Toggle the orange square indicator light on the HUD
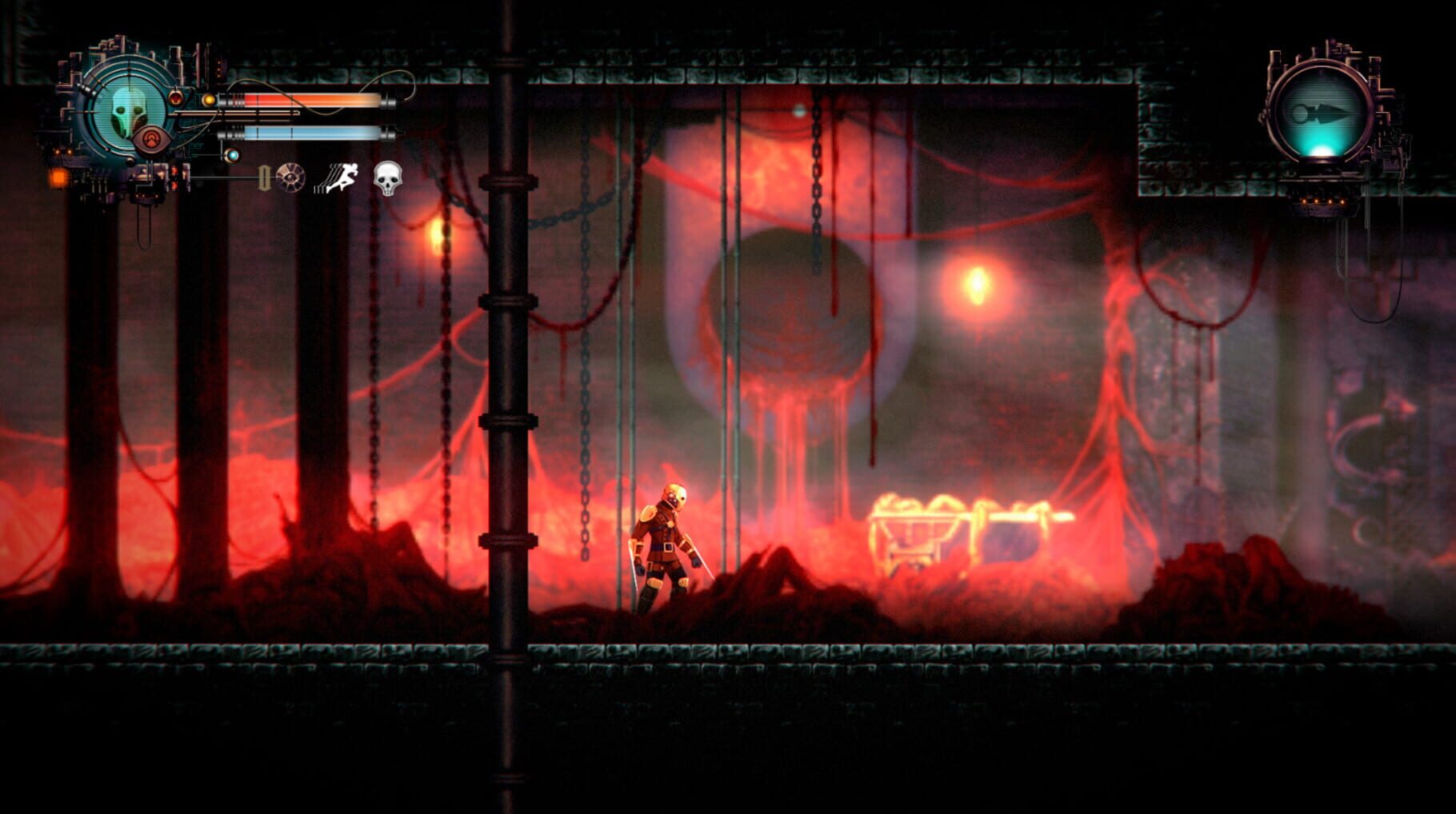The image size is (1456, 814). 59,178
